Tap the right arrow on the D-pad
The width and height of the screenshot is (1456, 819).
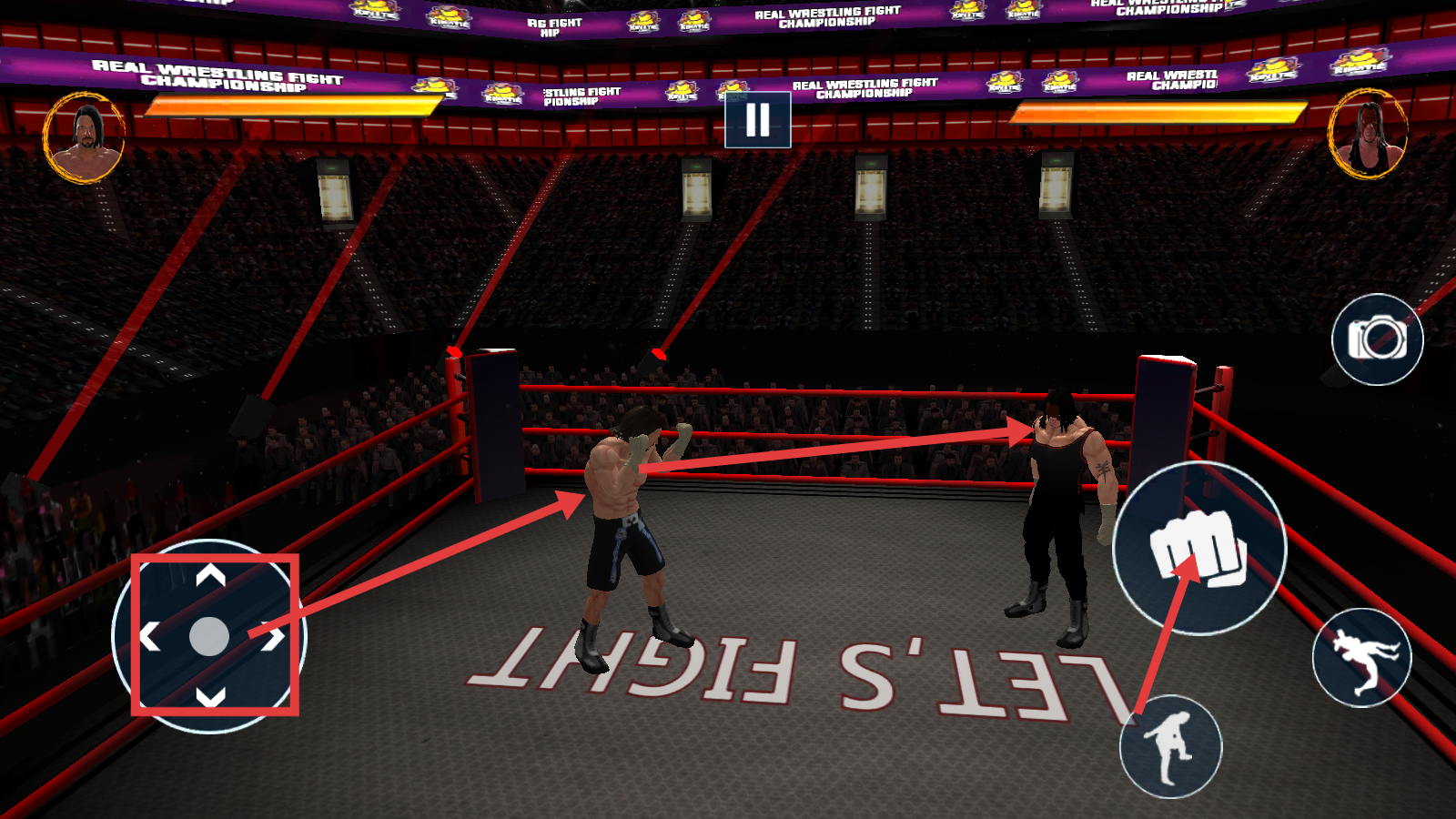272,637
